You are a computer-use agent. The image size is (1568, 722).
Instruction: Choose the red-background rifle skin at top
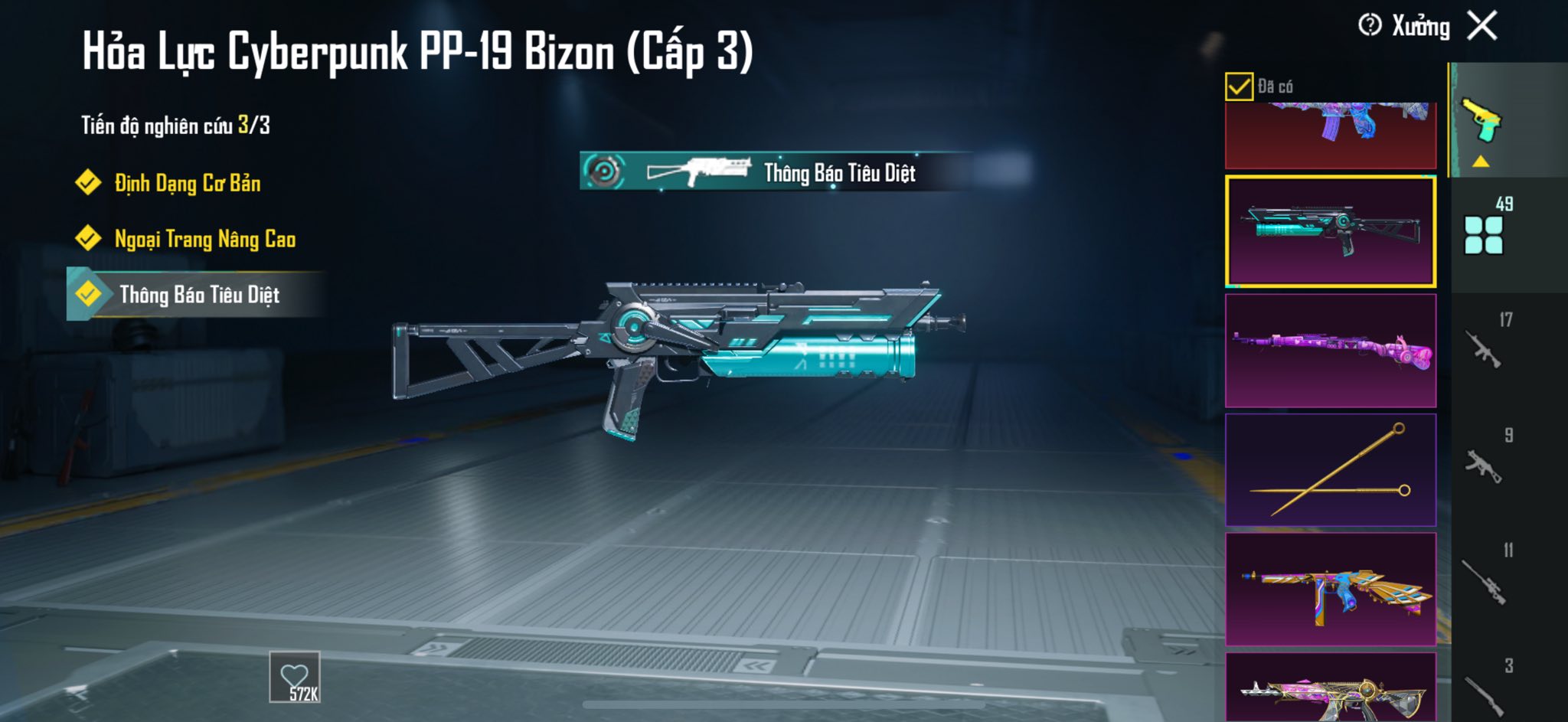coord(1331,135)
